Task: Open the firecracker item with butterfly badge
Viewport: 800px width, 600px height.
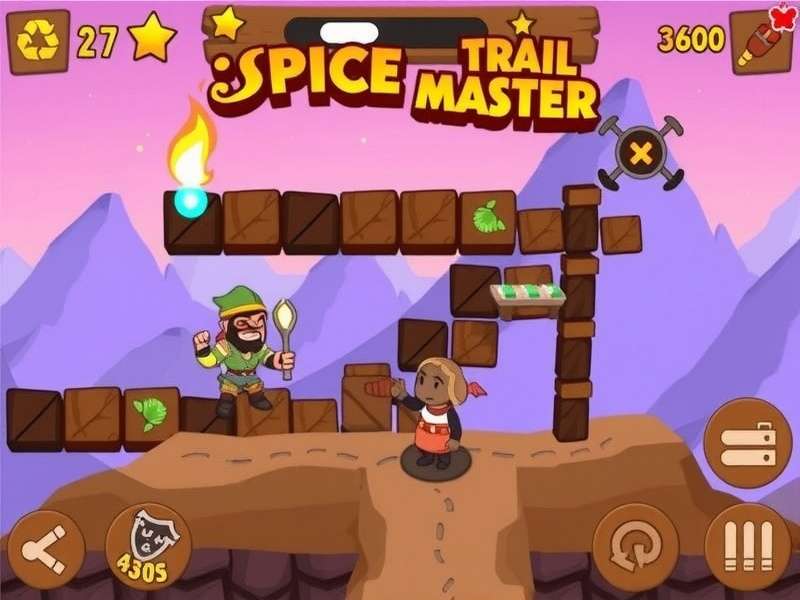Action: pyautogui.click(x=761, y=41)
